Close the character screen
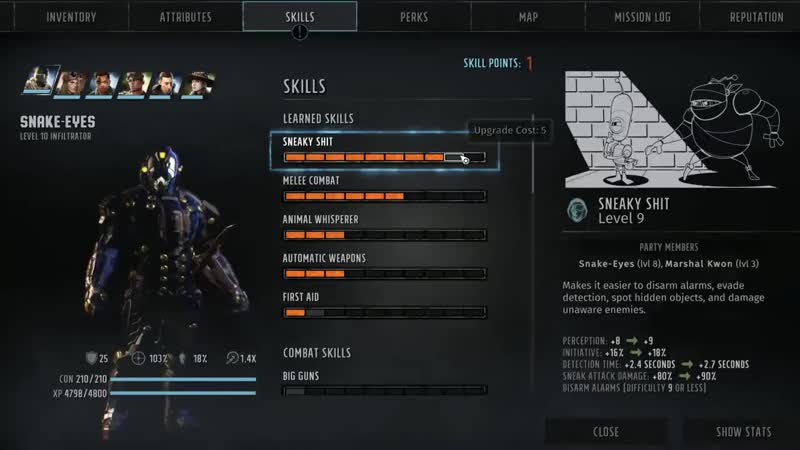 coord(605,432)
